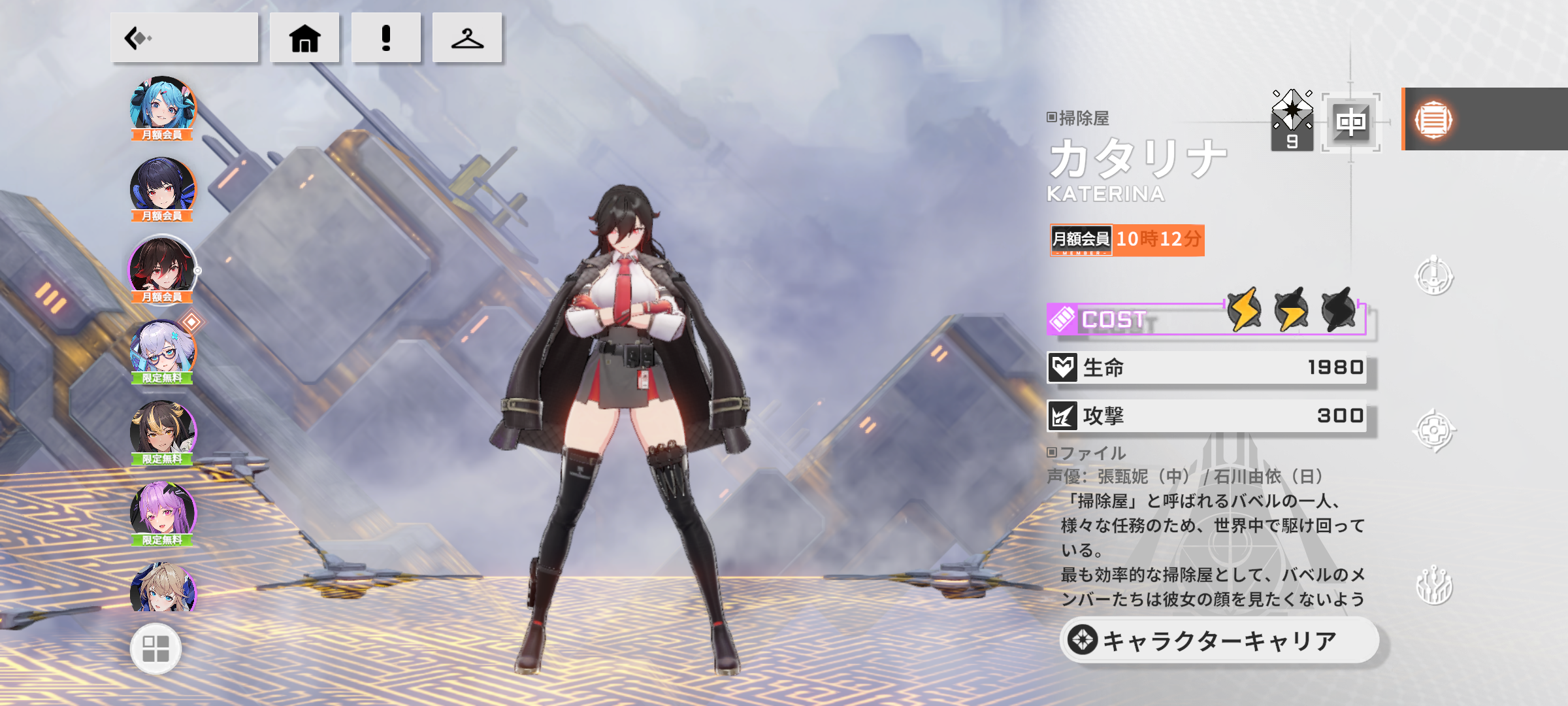Click the star rank 9 badge
1568x706 pixels.
coord(1292,121)
